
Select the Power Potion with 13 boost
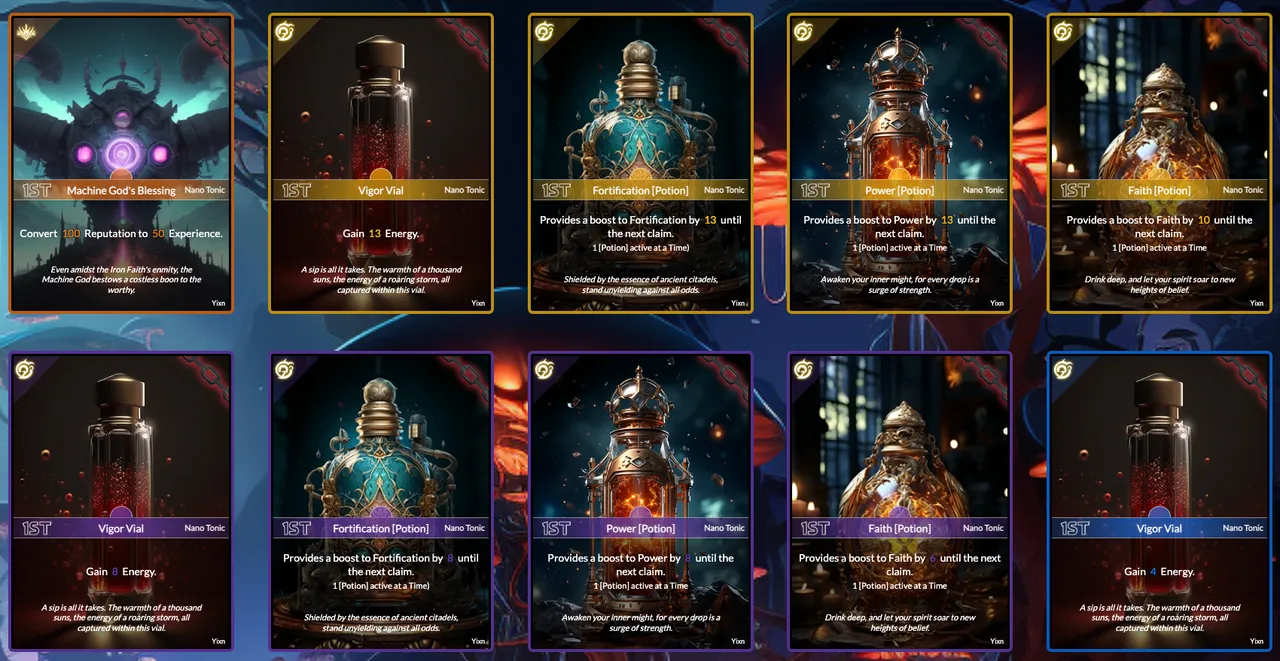pos(899,163)
